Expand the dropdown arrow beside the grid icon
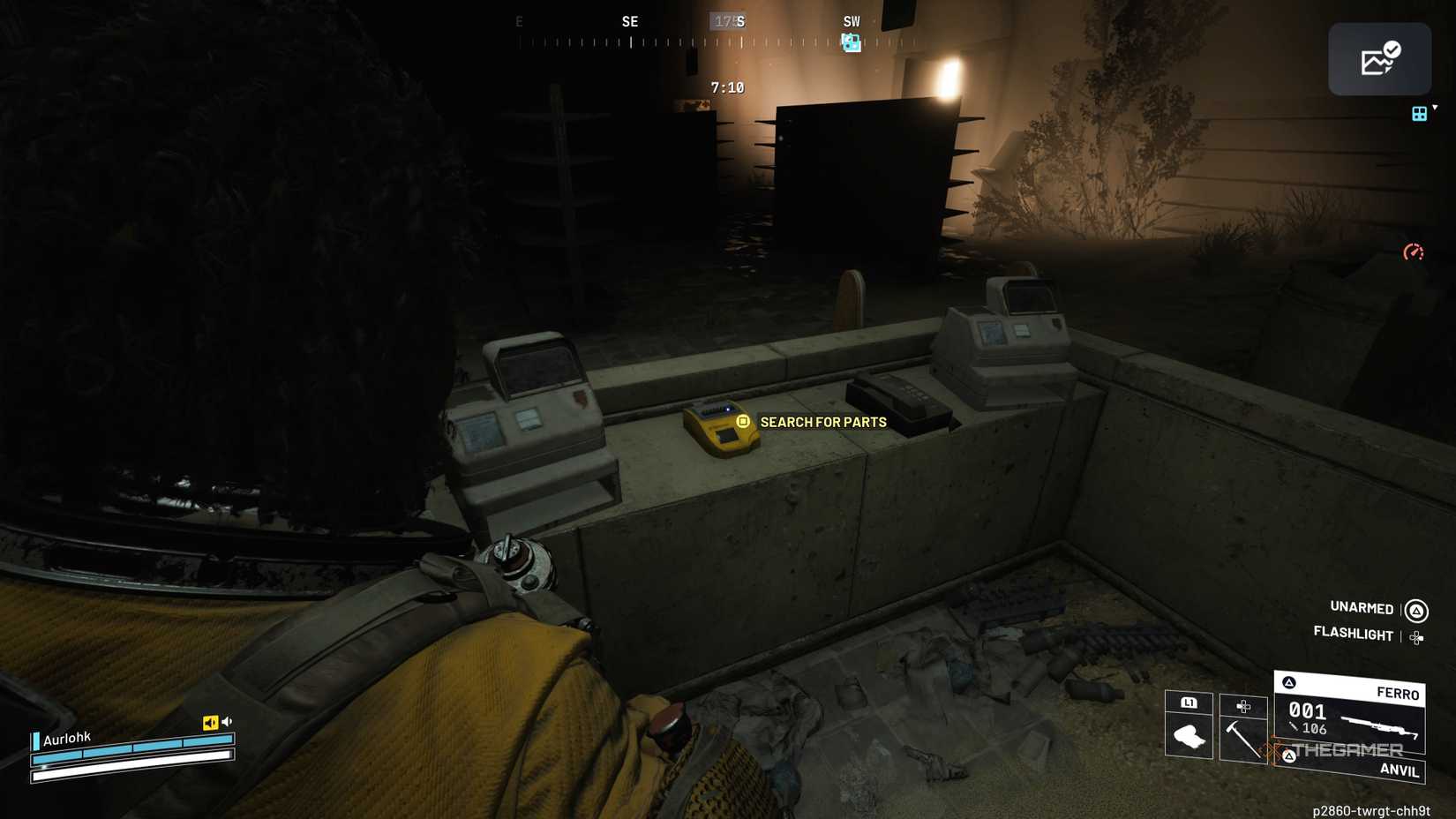Viewport: 1456px width, 819px height. 1433,106
